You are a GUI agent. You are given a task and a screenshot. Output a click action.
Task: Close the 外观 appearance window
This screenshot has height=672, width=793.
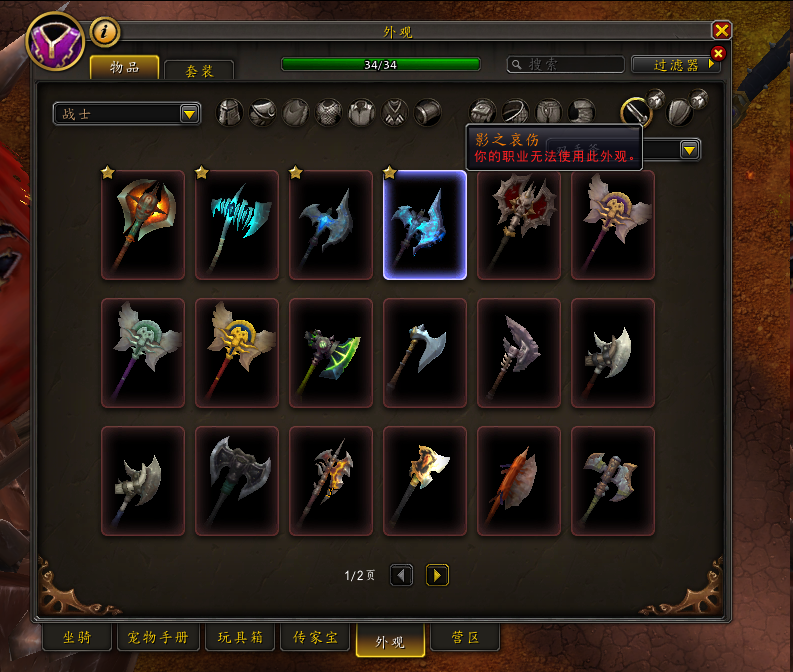pyautogui.click(x=721, y=31)
